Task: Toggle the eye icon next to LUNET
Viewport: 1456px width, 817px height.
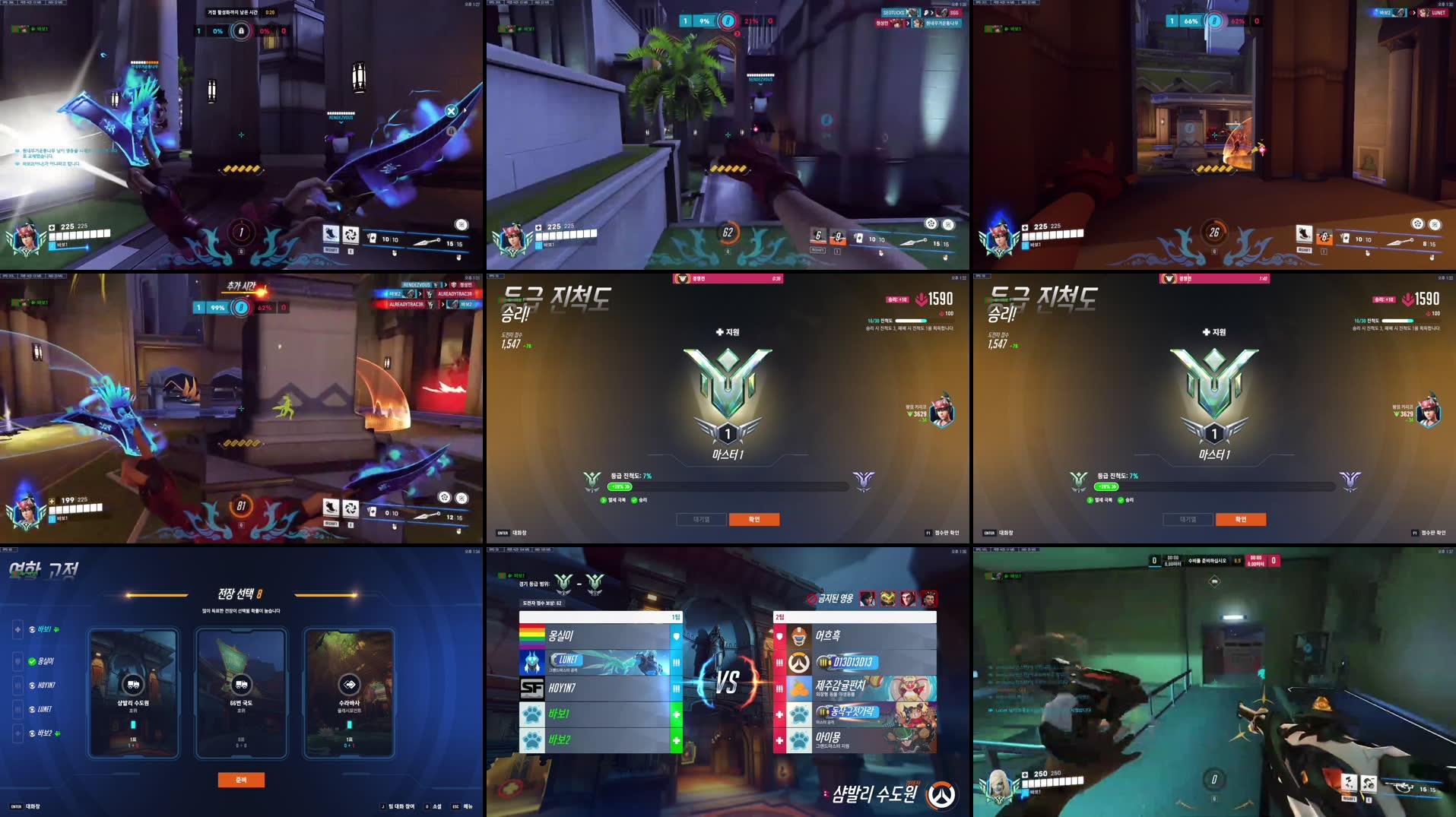Action: [31, 708]
